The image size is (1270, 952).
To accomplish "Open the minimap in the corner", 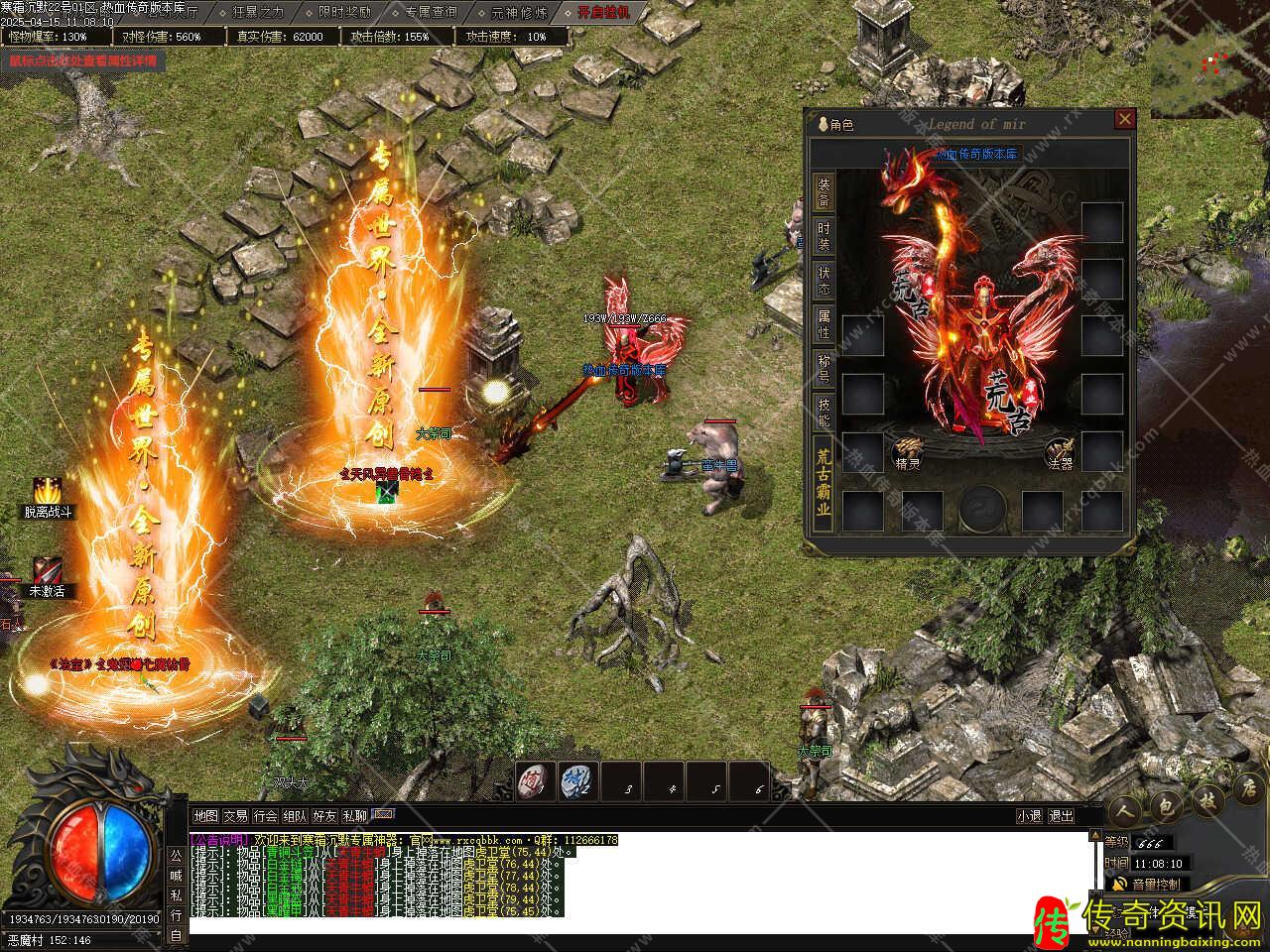I will 1208,58.
